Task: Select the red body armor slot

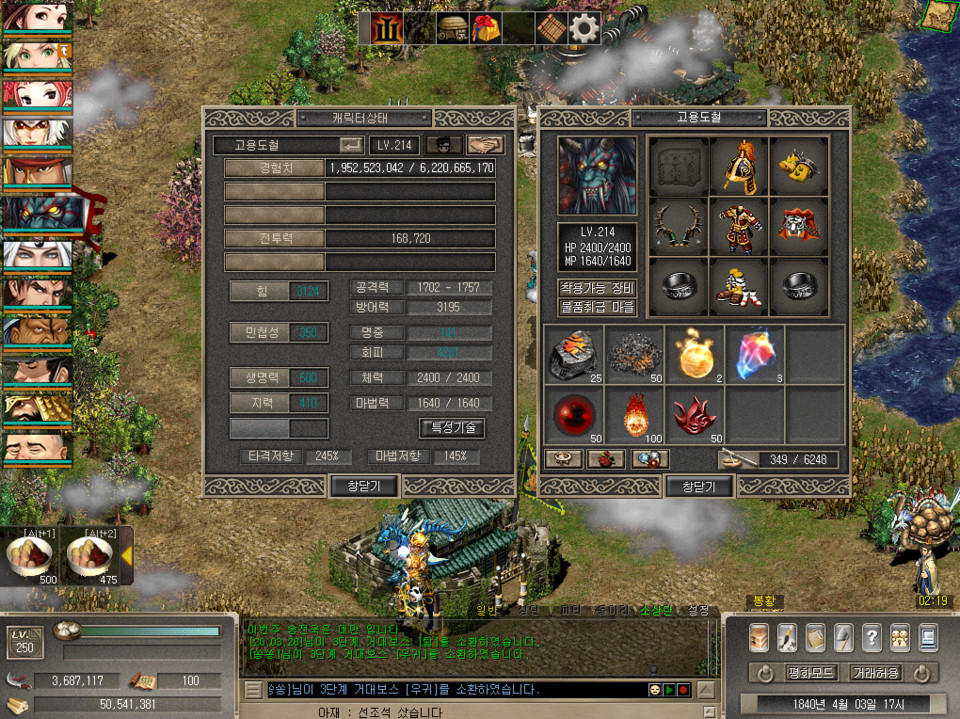Action: 738,225
